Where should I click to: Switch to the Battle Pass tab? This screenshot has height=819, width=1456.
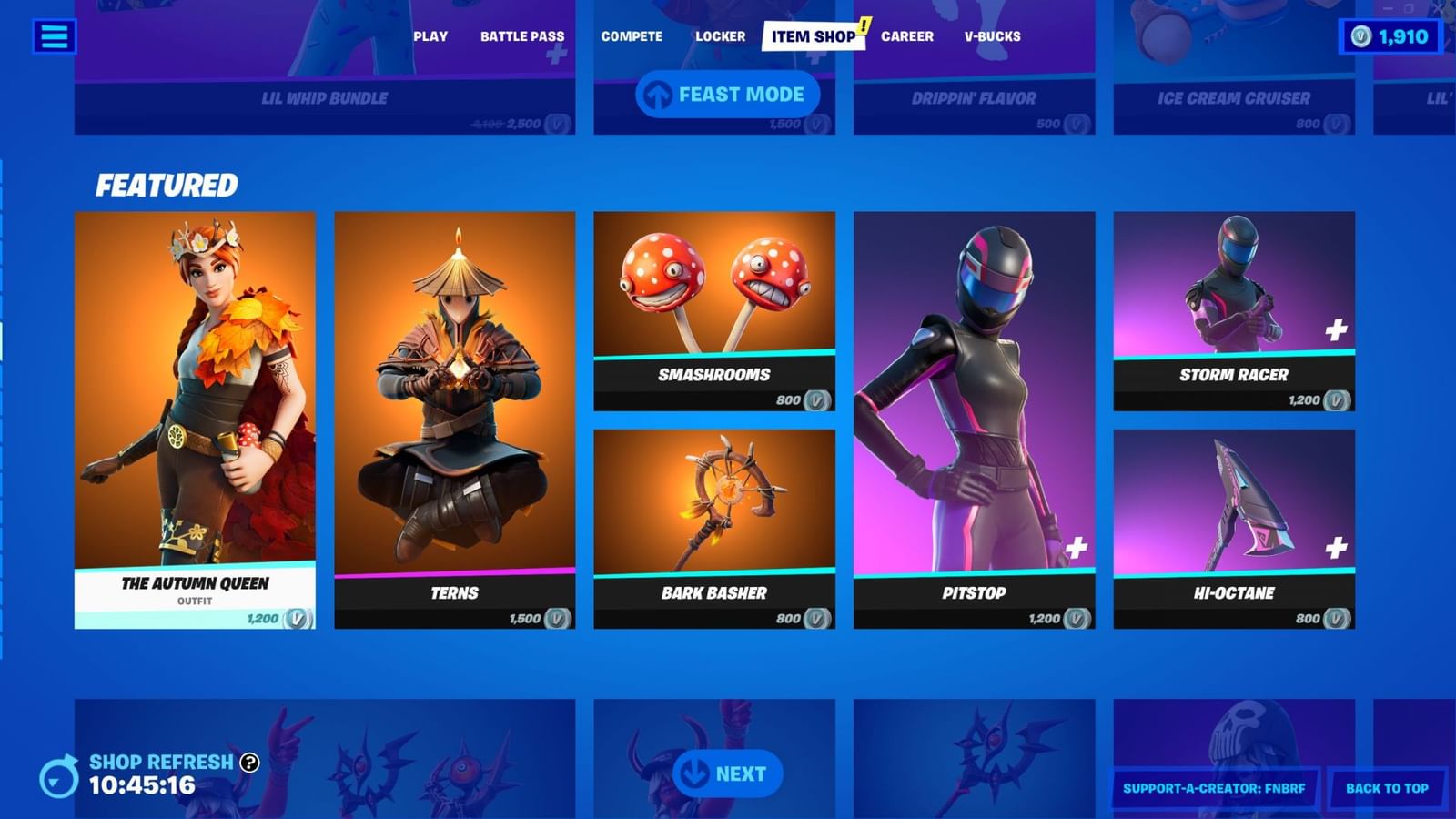521,36
